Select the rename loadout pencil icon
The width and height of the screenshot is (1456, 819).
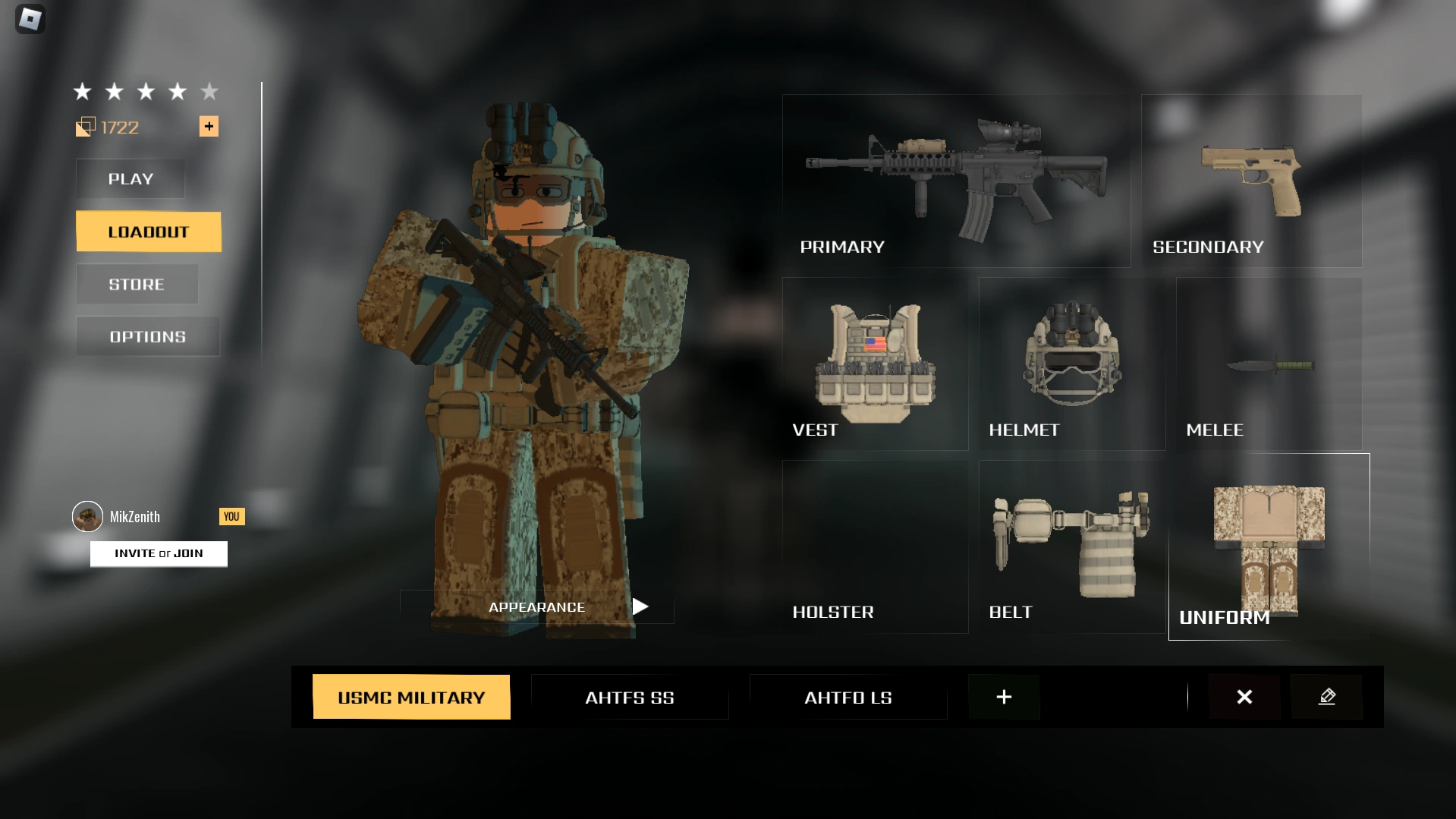[x=1326, y=697]
